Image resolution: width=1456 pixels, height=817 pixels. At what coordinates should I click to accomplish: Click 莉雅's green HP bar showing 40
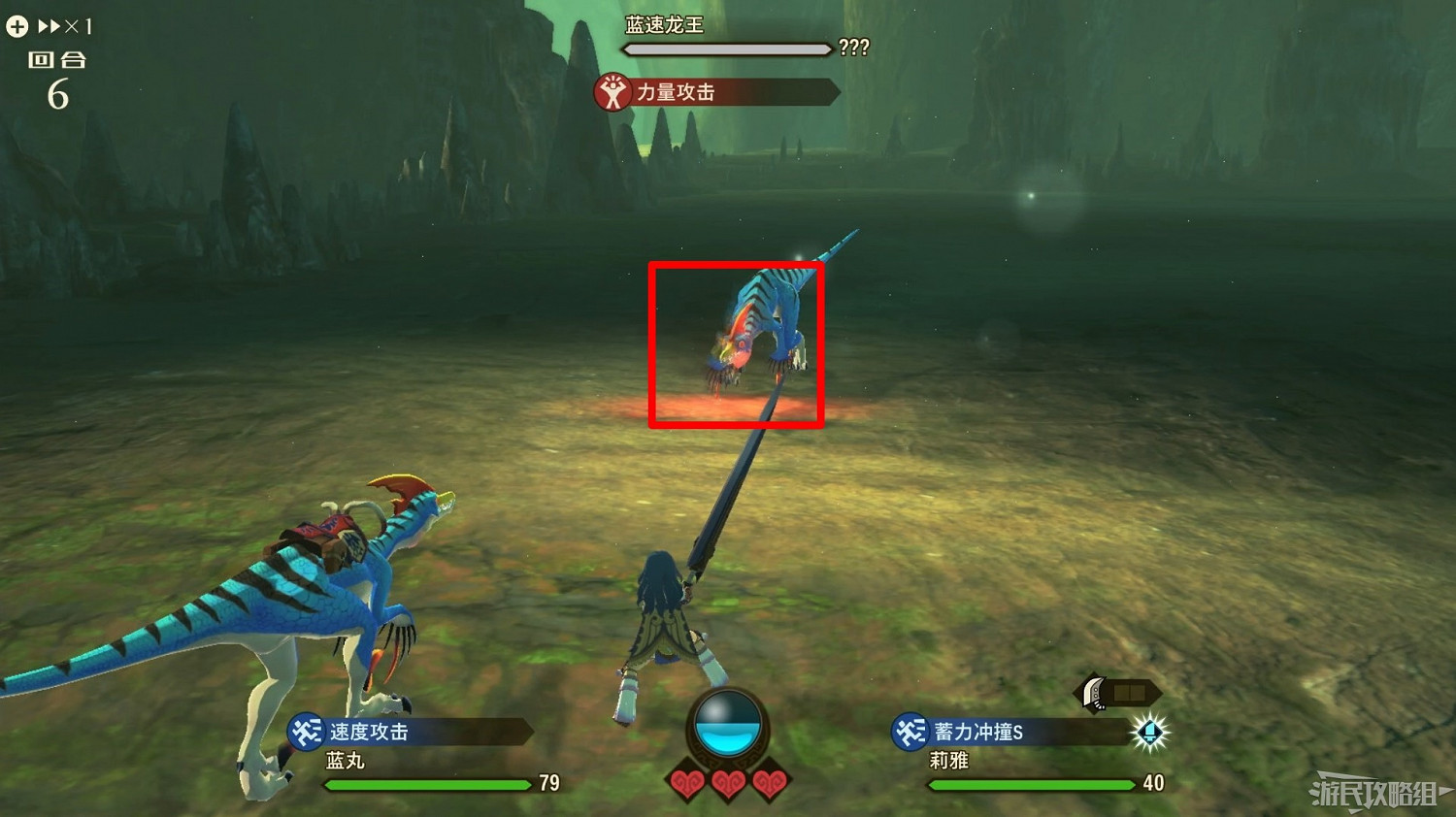[1029, 784]
